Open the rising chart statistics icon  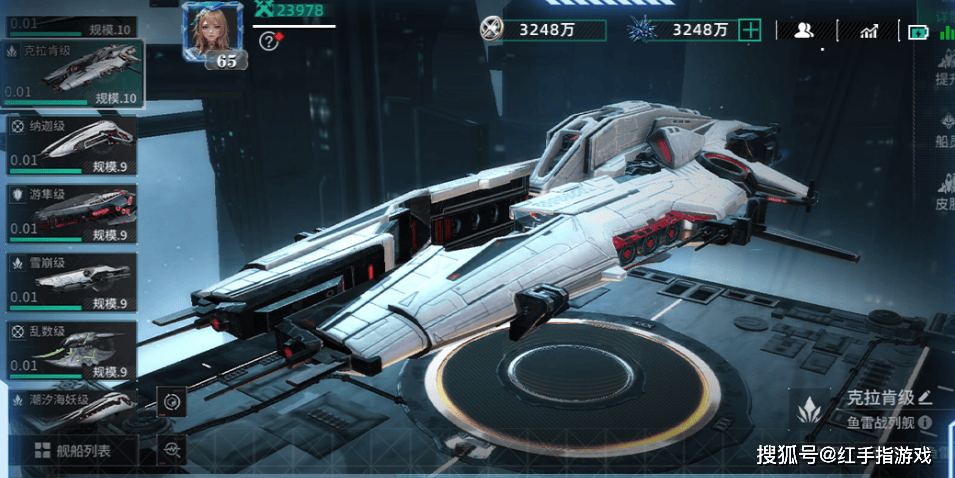point(868,31)
